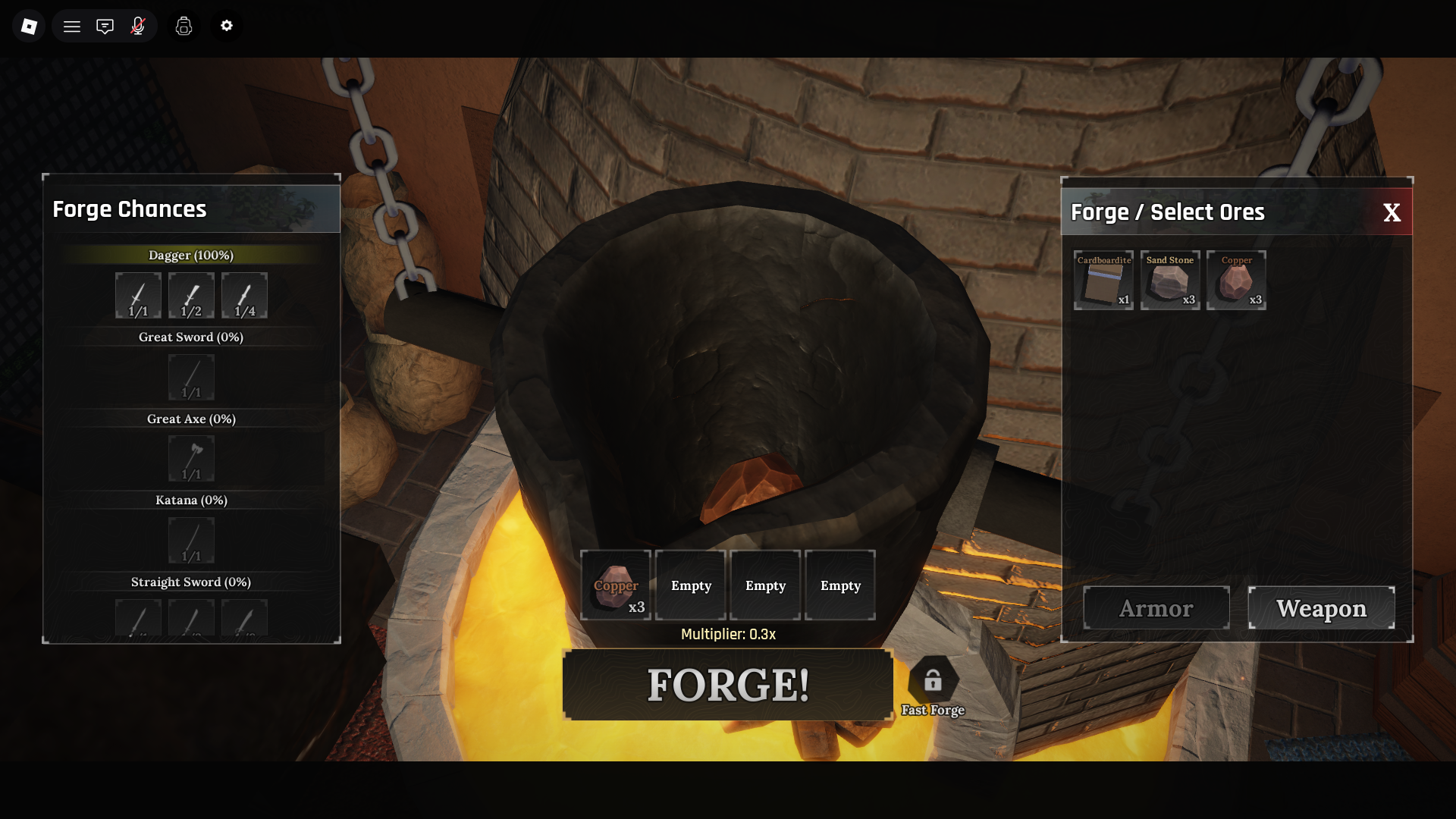1456x819 pixels.
Task: Click the Great Axe icon
Action: click(190, 459)
